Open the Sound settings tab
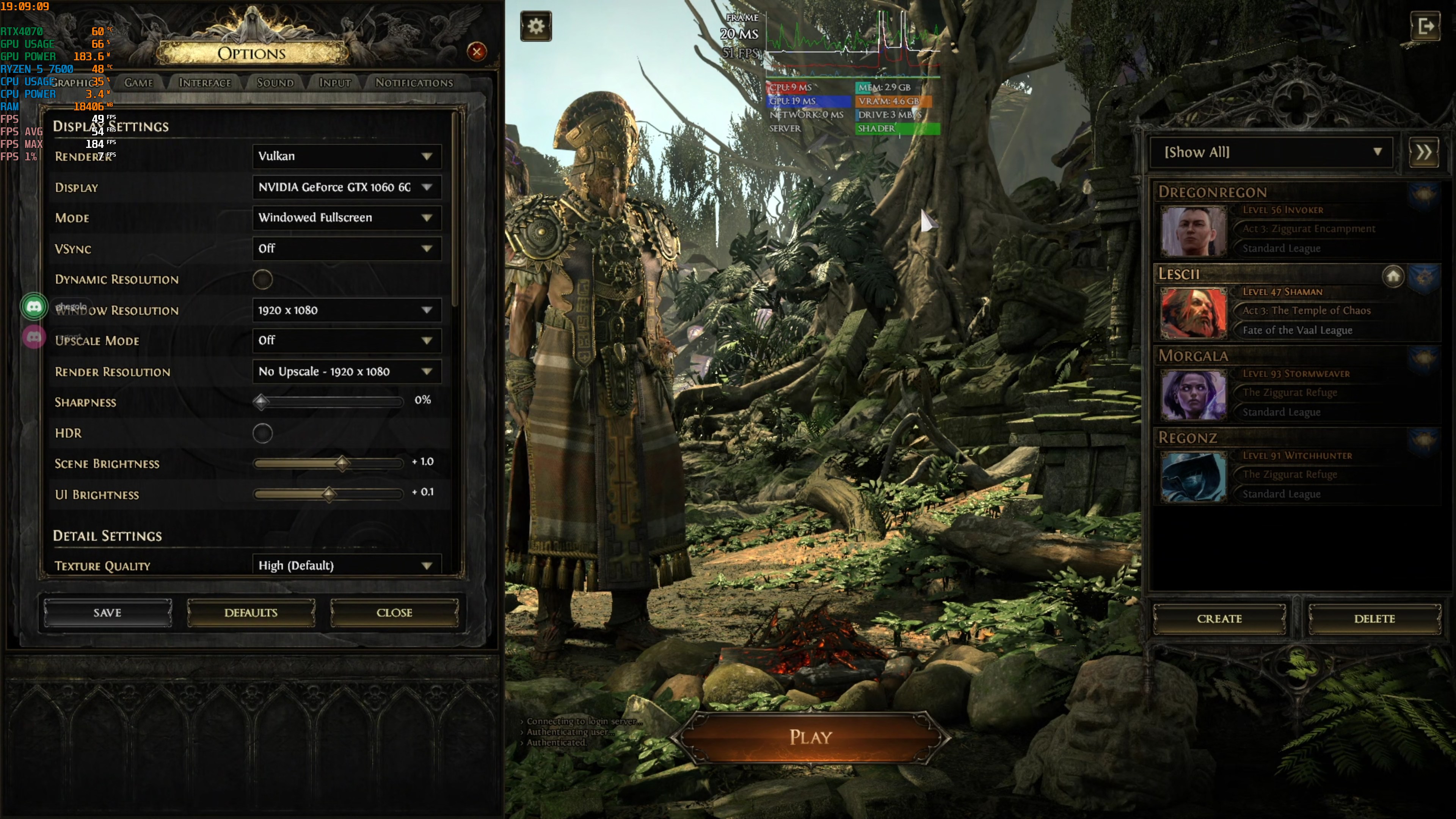The height and width of the screenshot is (819, 1456). [275, 83]
